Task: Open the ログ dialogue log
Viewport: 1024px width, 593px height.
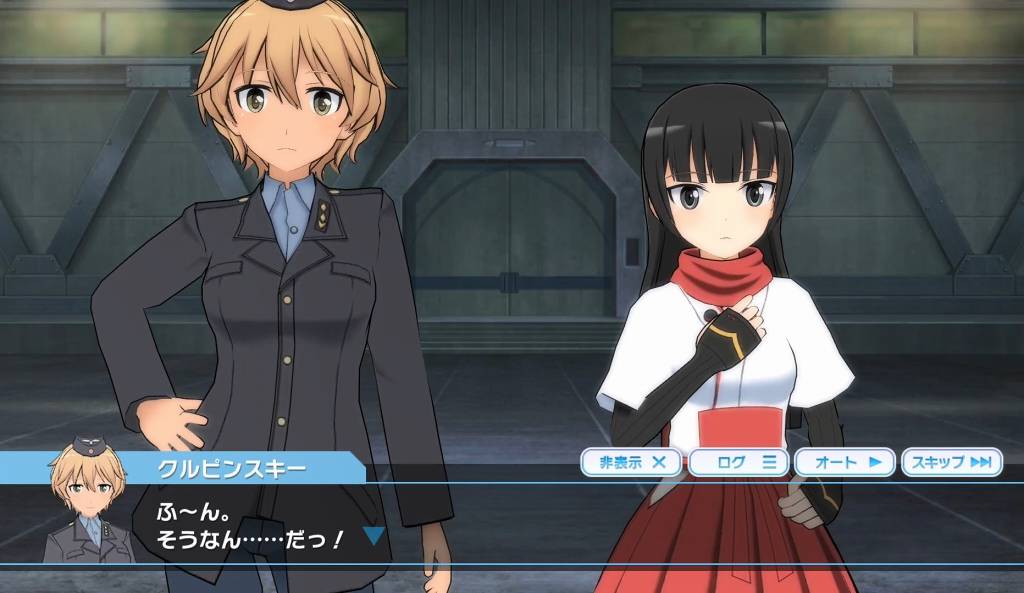Action: tap(739, 462)
